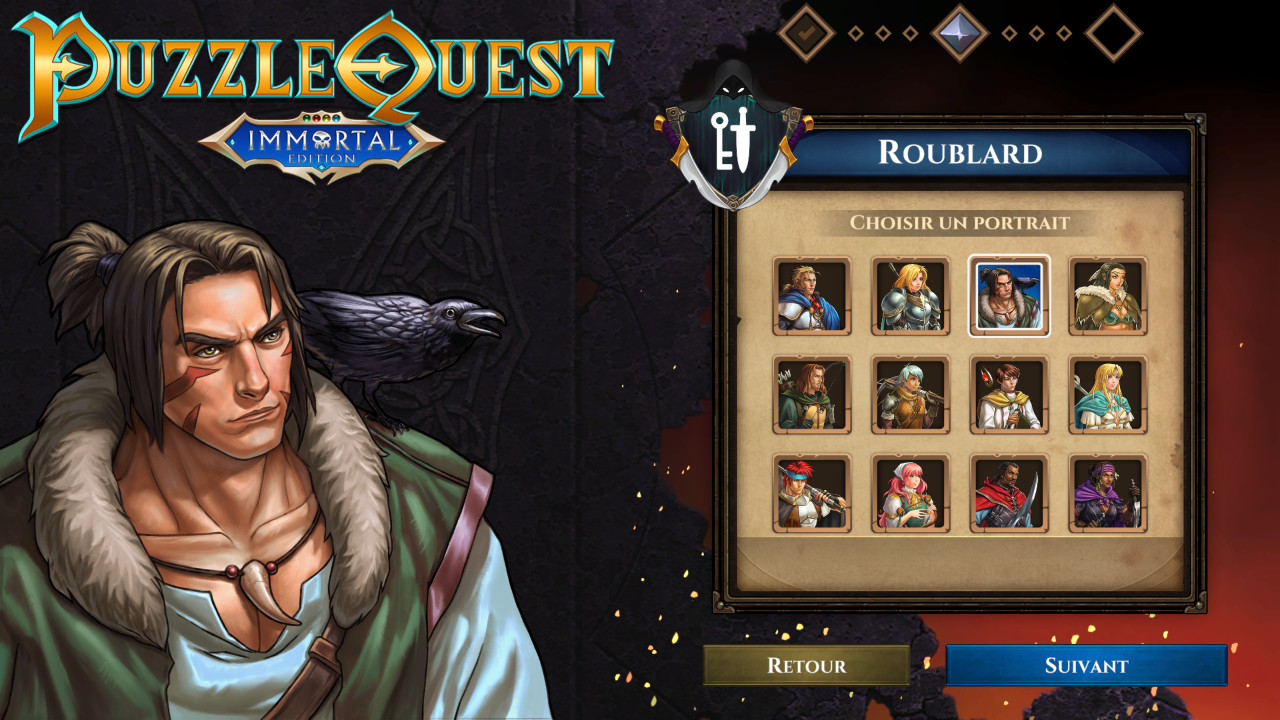The width and height of the screenshot is (1280, 720).
Task: Pick the red-haired warrior with blue headband
Action: click(812, 493)
